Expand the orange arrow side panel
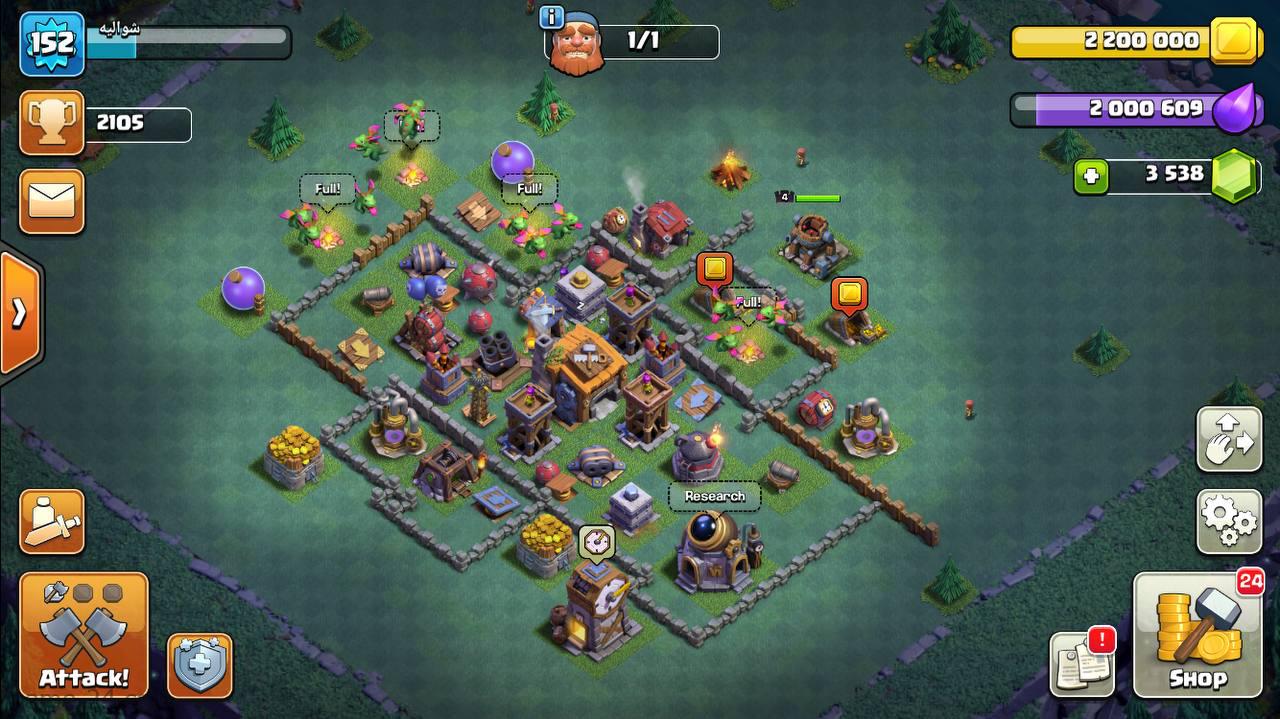1280x719 pixels. pos(20,313)
